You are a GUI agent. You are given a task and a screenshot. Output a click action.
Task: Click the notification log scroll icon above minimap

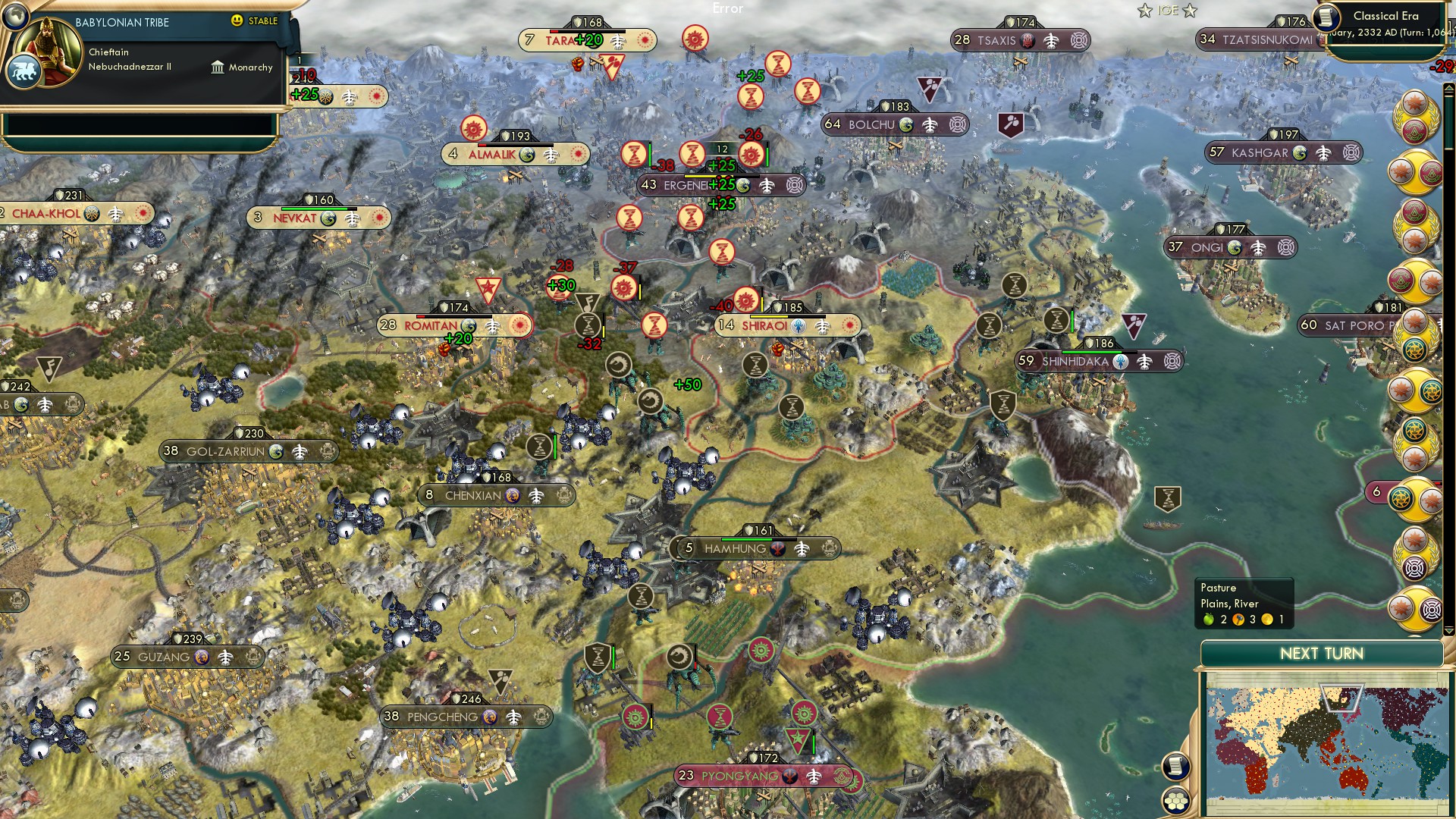click(1175, 767)
